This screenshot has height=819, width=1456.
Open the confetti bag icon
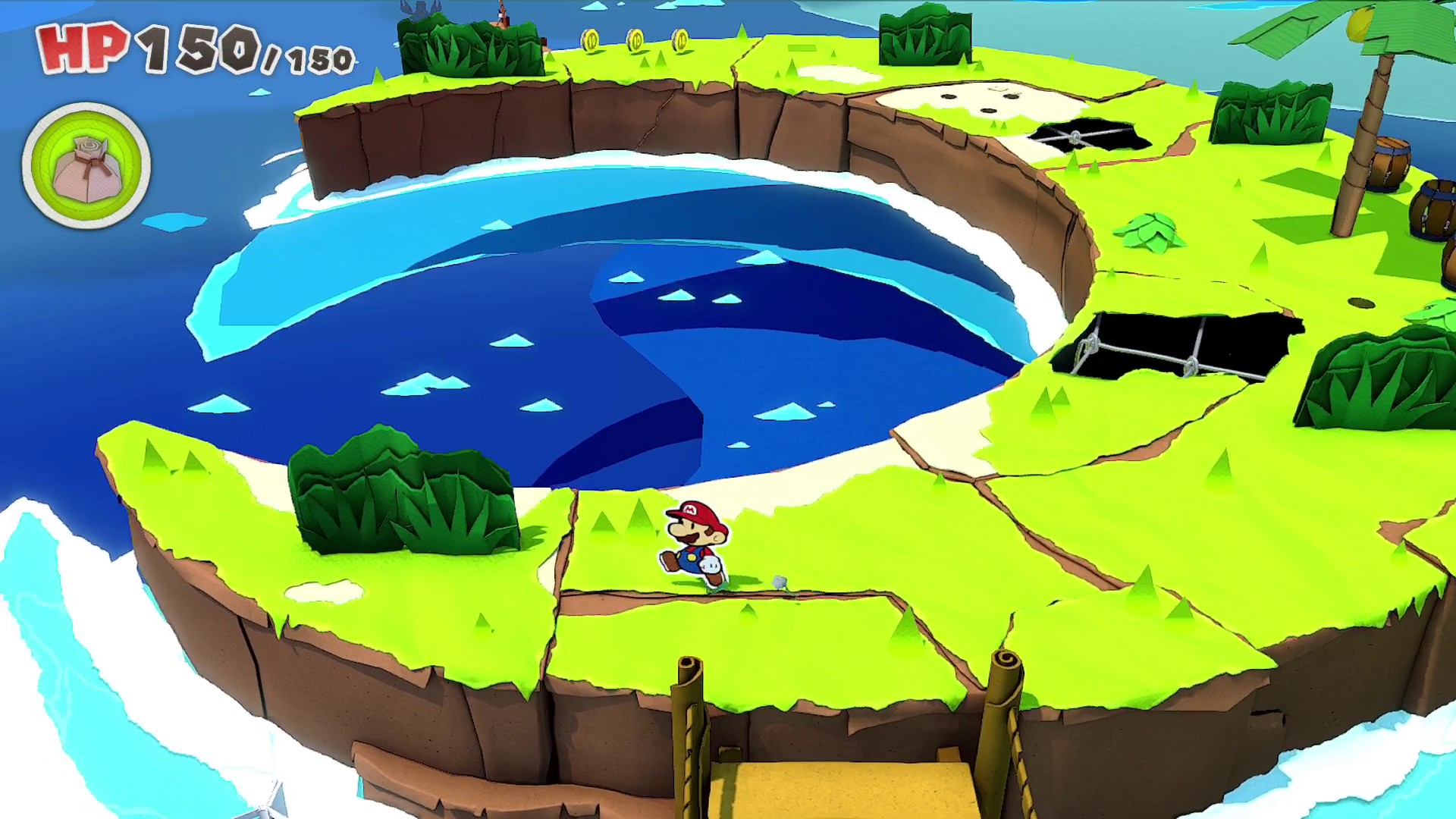[86, 166]
